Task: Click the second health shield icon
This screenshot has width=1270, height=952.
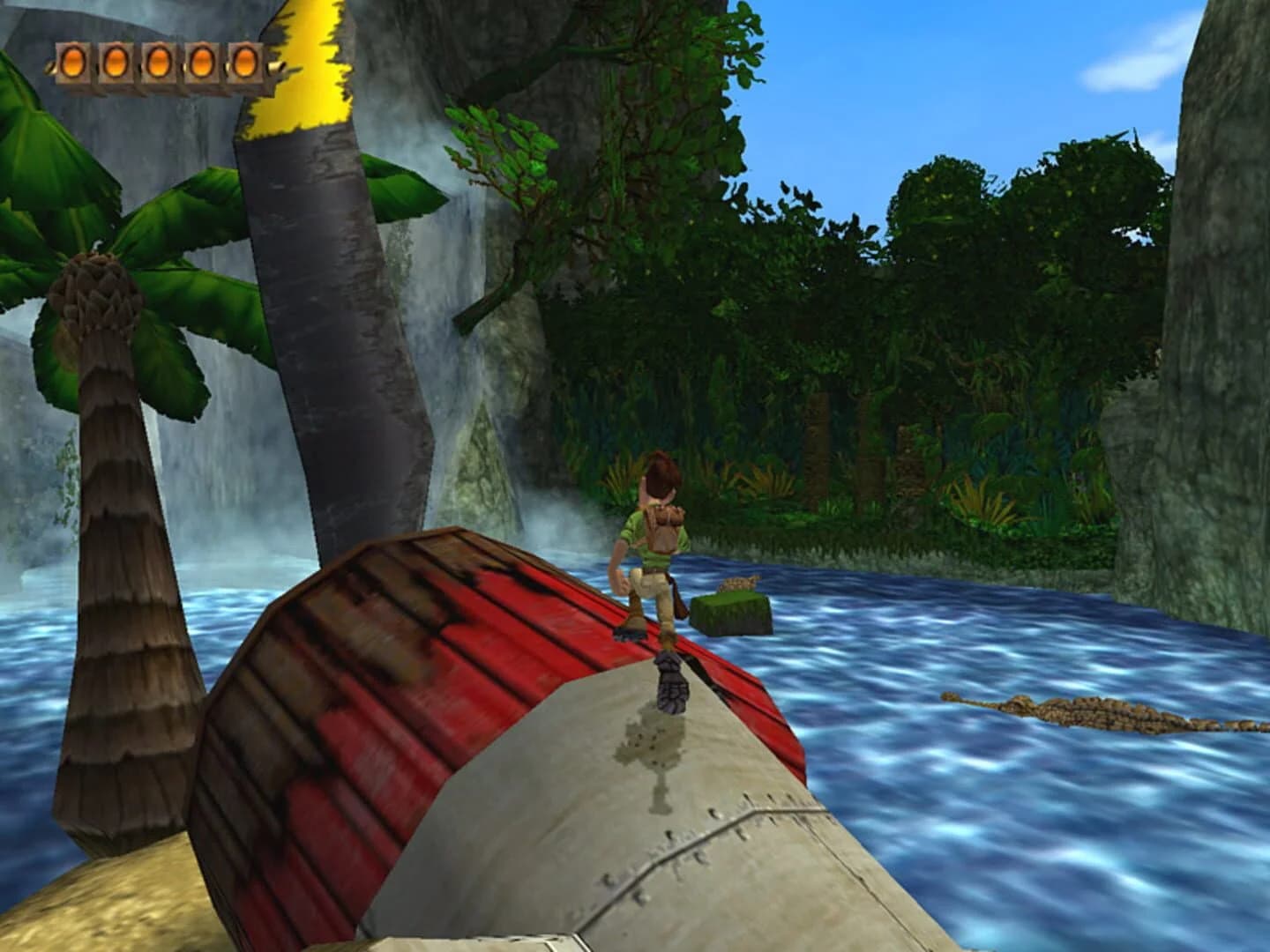Action: click(116, 62)
